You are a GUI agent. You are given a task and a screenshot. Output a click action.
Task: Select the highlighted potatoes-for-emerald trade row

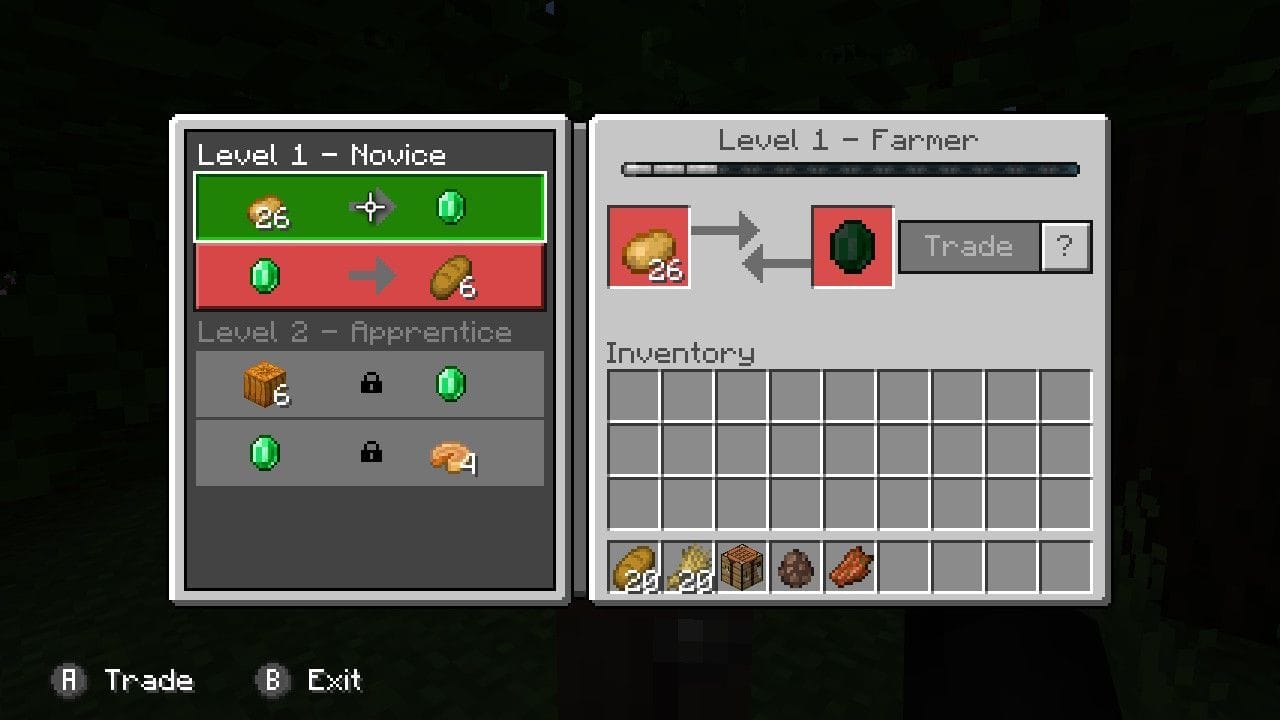pos(370,206)
